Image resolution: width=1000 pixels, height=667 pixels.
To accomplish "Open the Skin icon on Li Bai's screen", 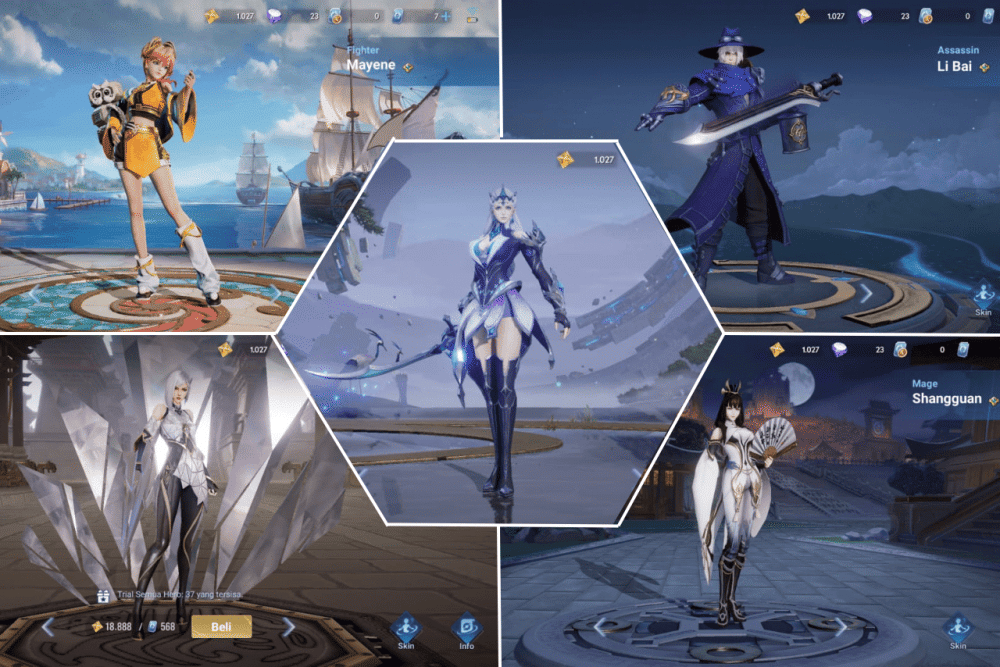I will tap(982, 298).
